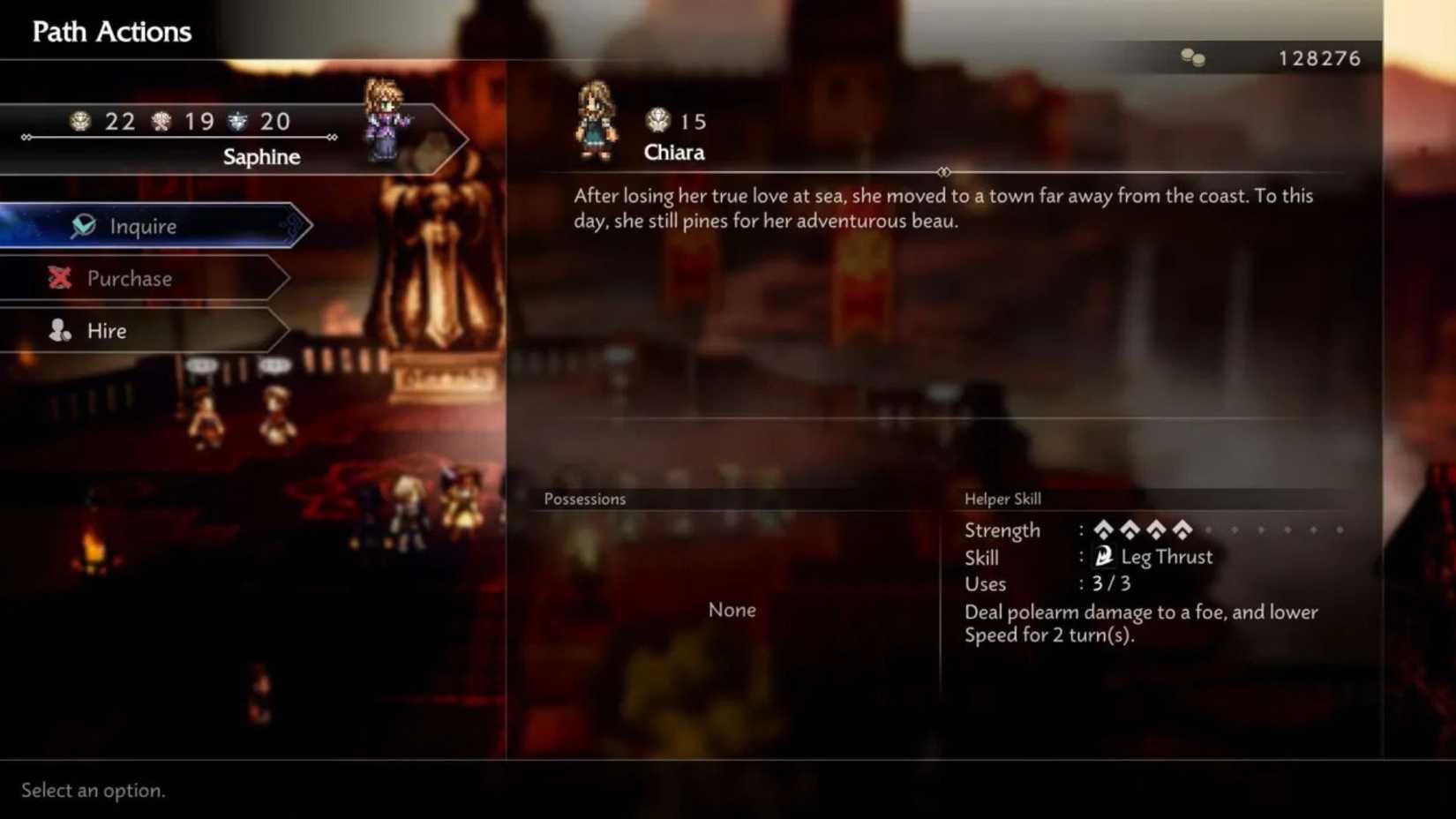Select the Inquire magnifying glass icon
This screenshot has height=819, width=1456.
click(x=82, y=226)
